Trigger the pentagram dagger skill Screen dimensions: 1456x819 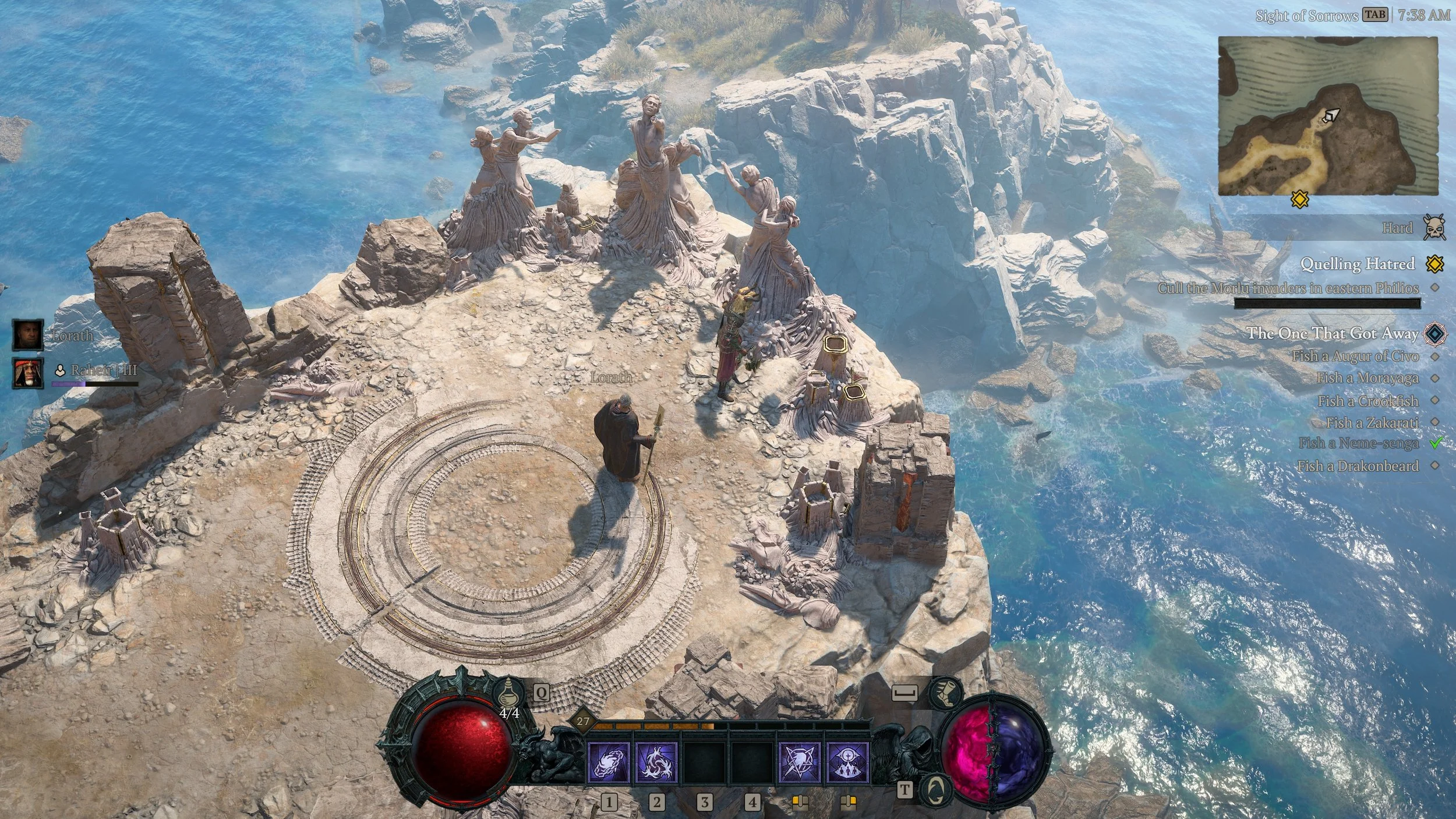800,762
